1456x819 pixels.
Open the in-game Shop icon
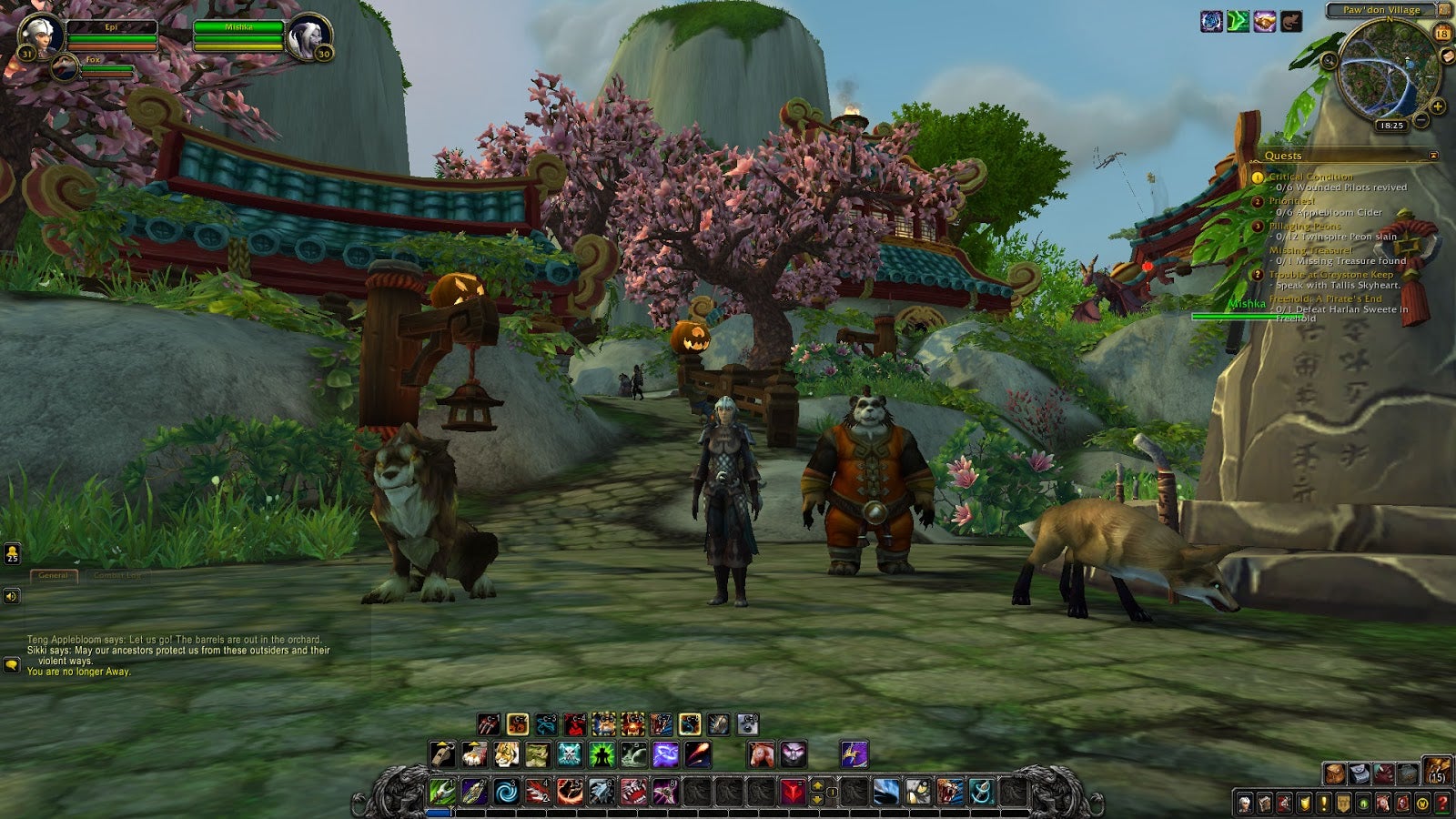pyautogui.click(x=1422, y=804)
